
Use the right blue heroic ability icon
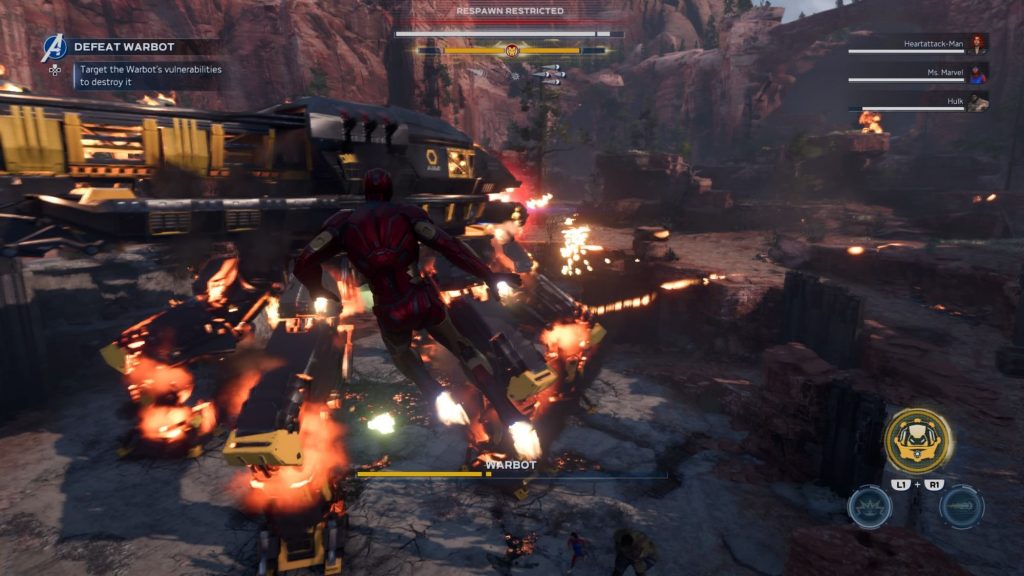961,506
